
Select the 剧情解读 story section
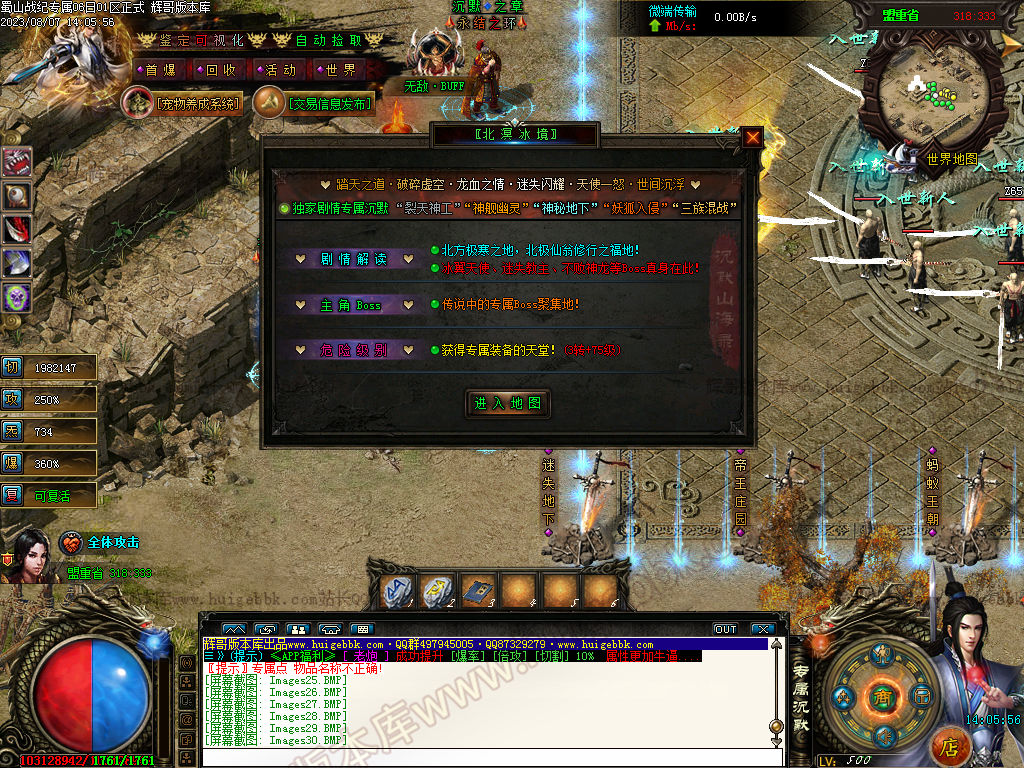click(x=353, y=259)
